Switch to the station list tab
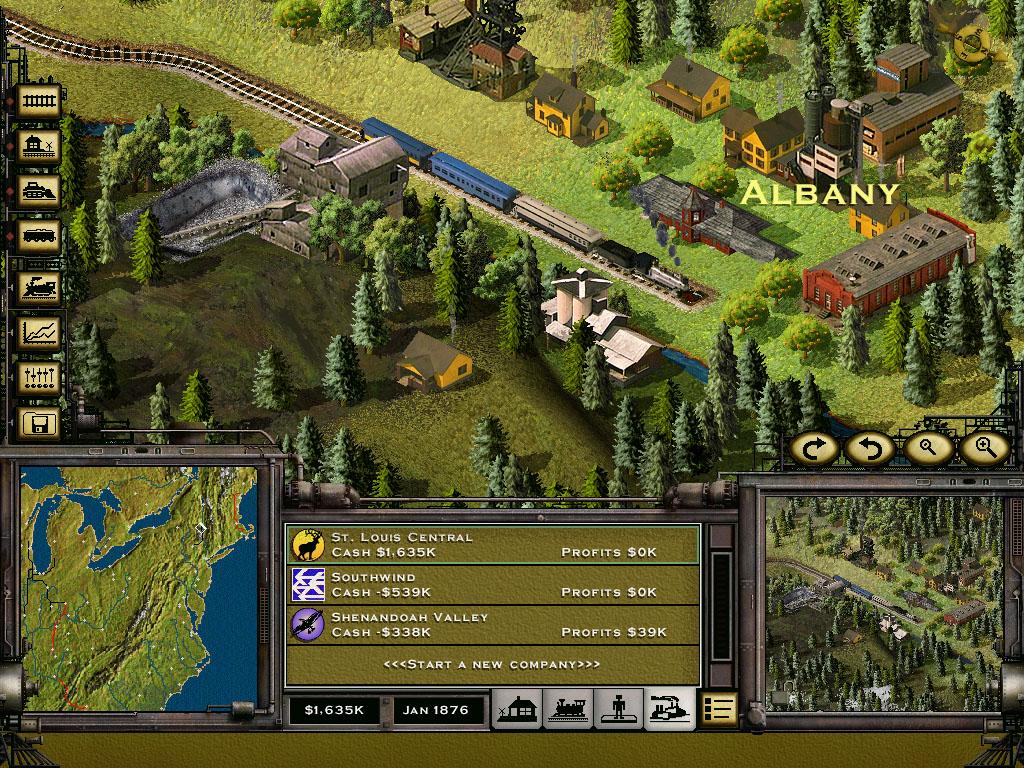The image size is (1024, 768). pyautogui.click(x=518, y=710)
